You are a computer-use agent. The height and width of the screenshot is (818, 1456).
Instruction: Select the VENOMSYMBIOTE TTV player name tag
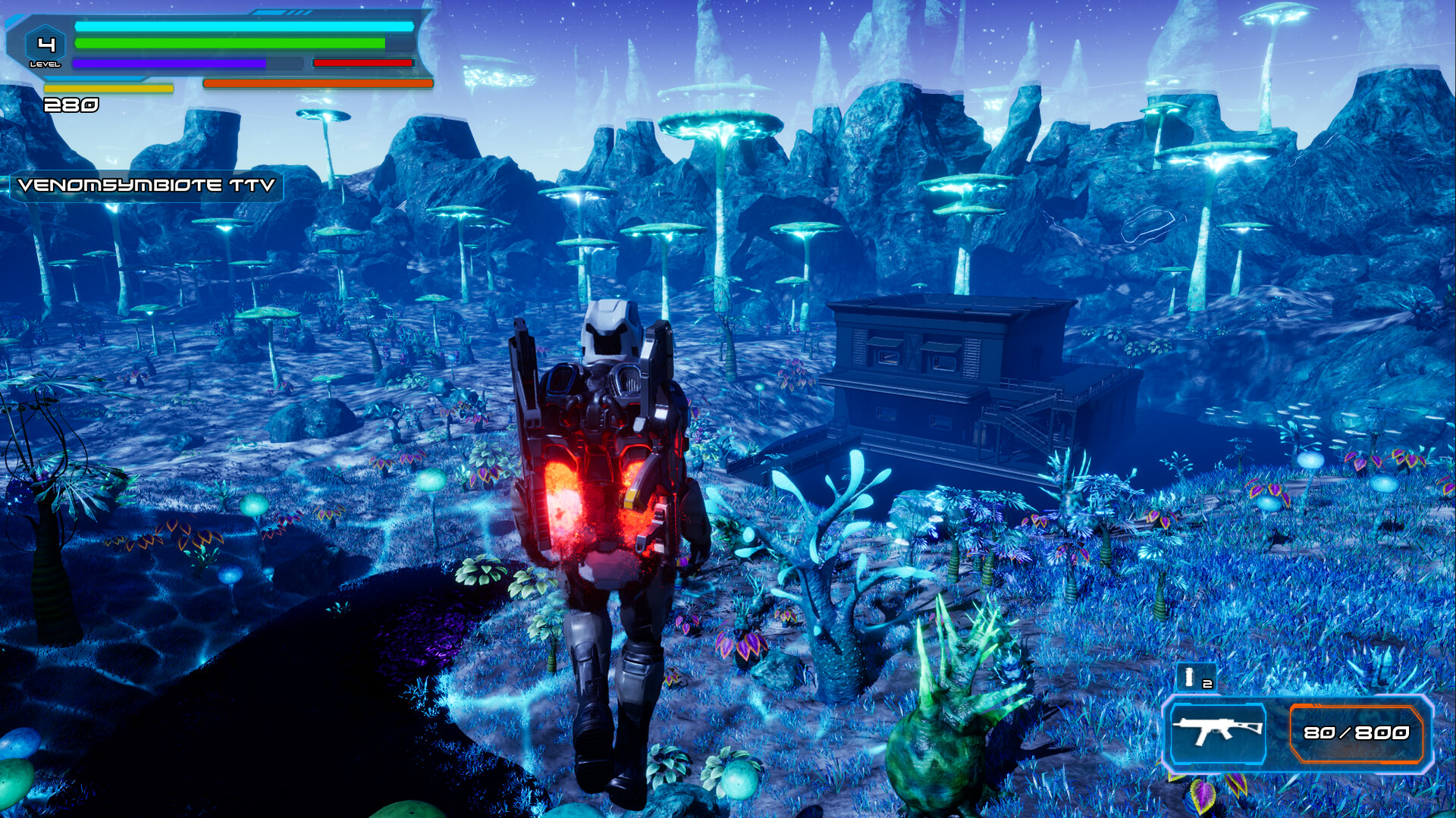(x=146, y=186)
